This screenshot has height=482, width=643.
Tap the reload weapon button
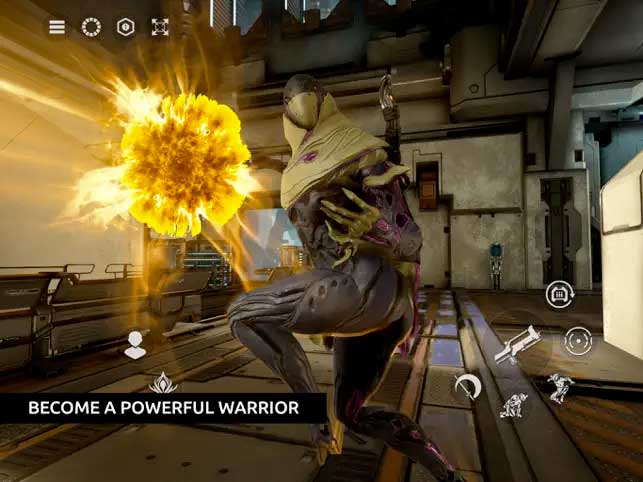click(559, 294)
